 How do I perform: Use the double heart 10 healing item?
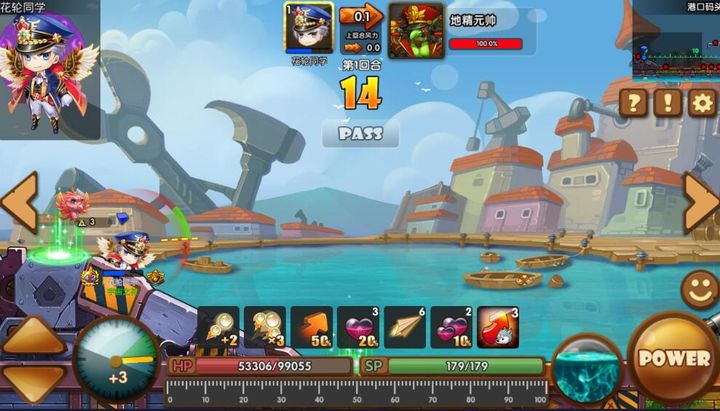[x=451, y=328]
